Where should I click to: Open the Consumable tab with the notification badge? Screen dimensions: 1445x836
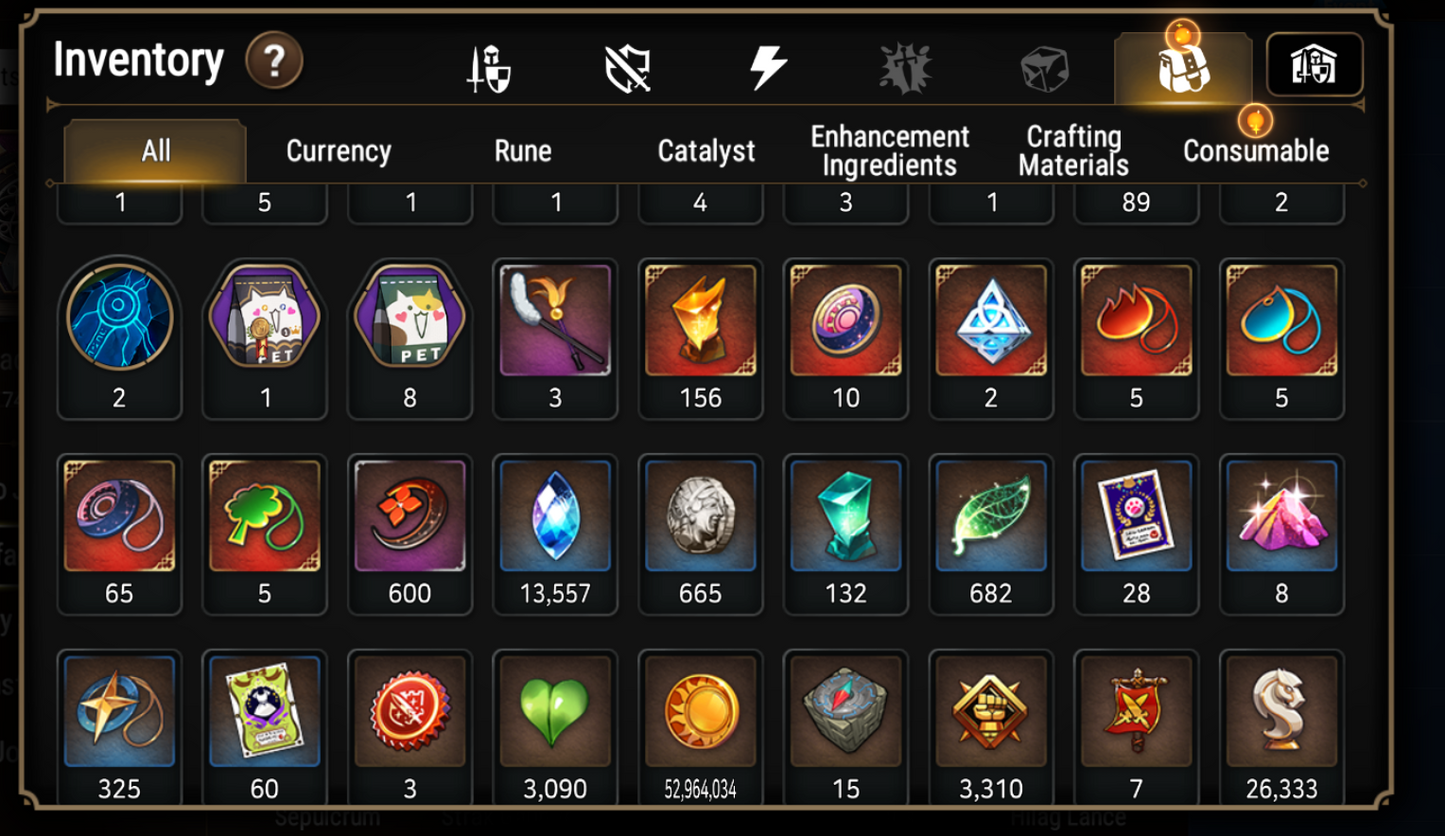(x=1256, y=151)
